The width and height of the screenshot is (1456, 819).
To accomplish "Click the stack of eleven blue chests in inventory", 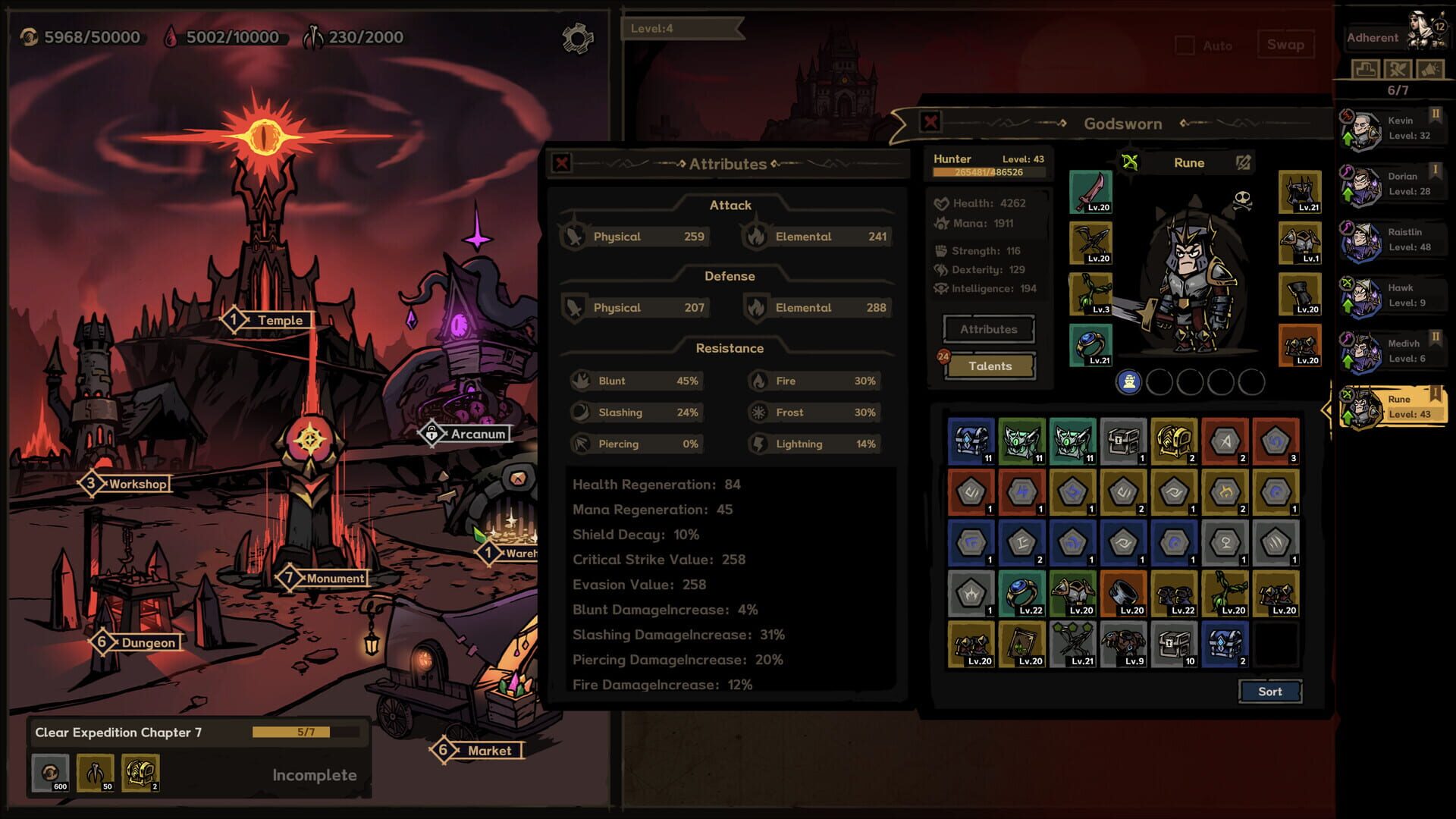I will 971,440.
